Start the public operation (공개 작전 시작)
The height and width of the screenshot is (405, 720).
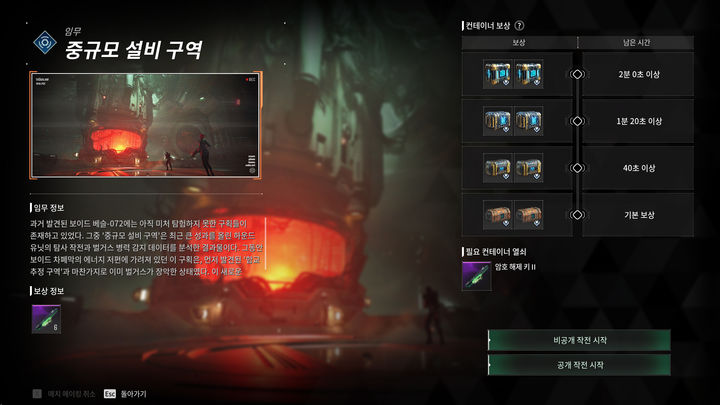click(579, 365)
